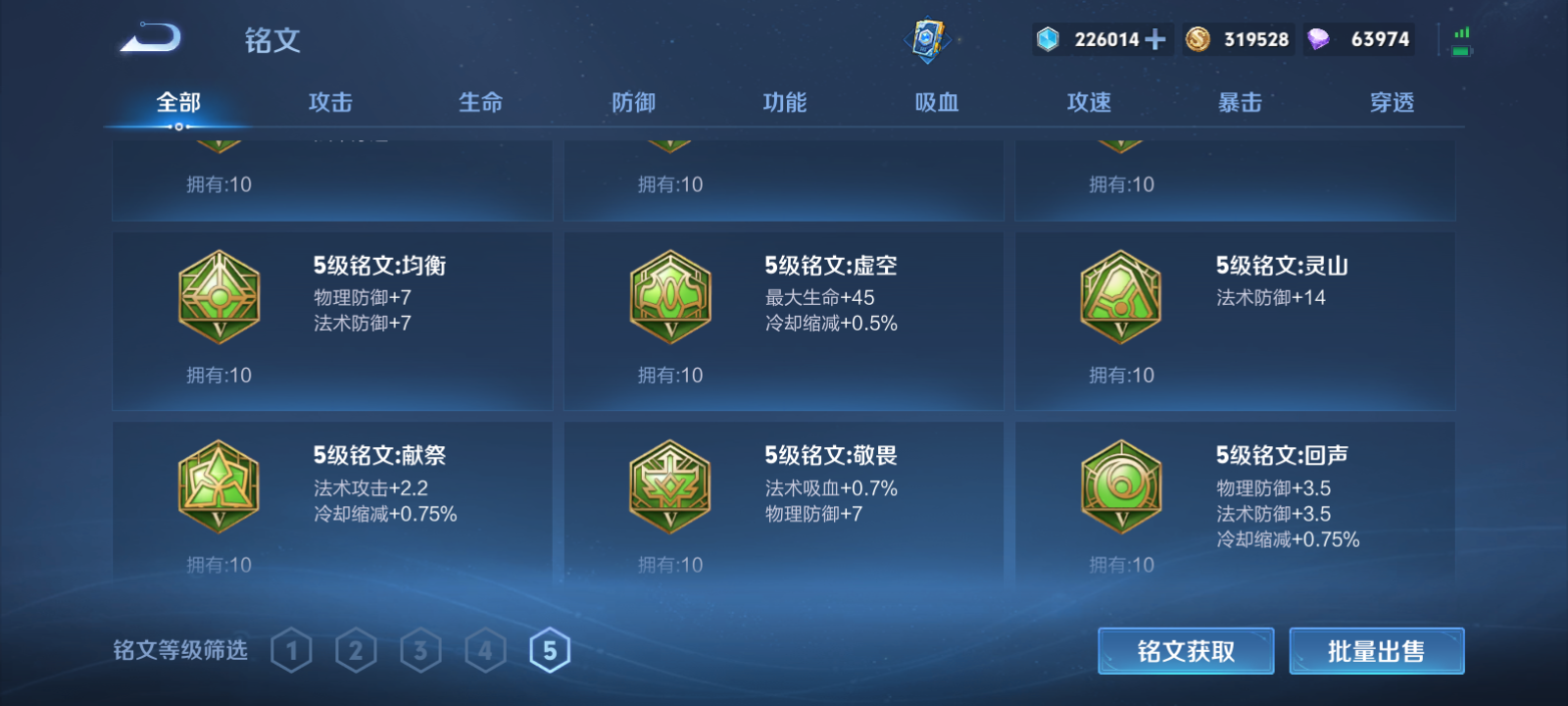This screenshot has width=1568, height=706.
Task: Open 批量出售 to sell in bulk
Action: 1377,649
